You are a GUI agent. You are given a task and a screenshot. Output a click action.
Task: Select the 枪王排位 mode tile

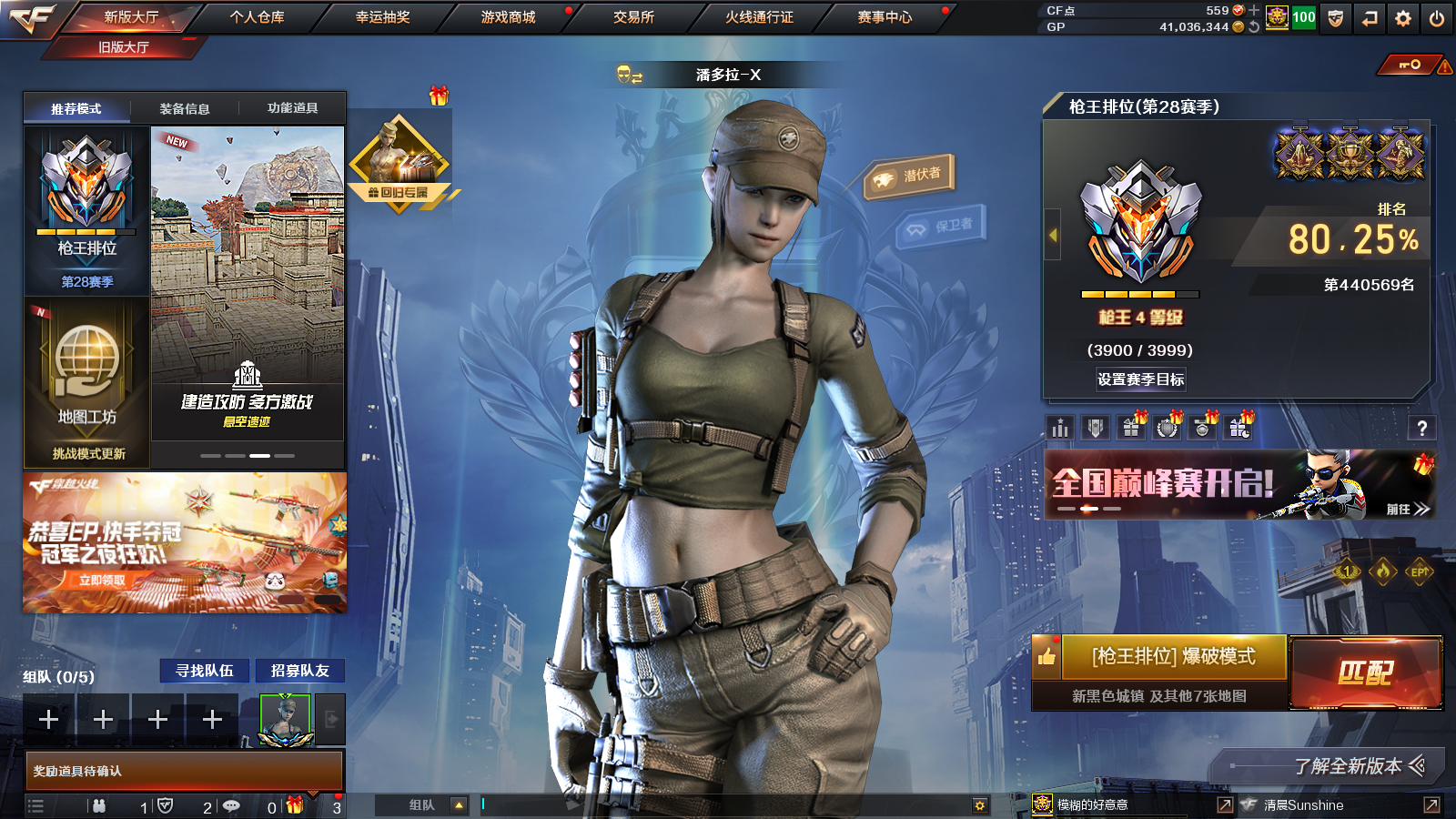coord(86,211)
